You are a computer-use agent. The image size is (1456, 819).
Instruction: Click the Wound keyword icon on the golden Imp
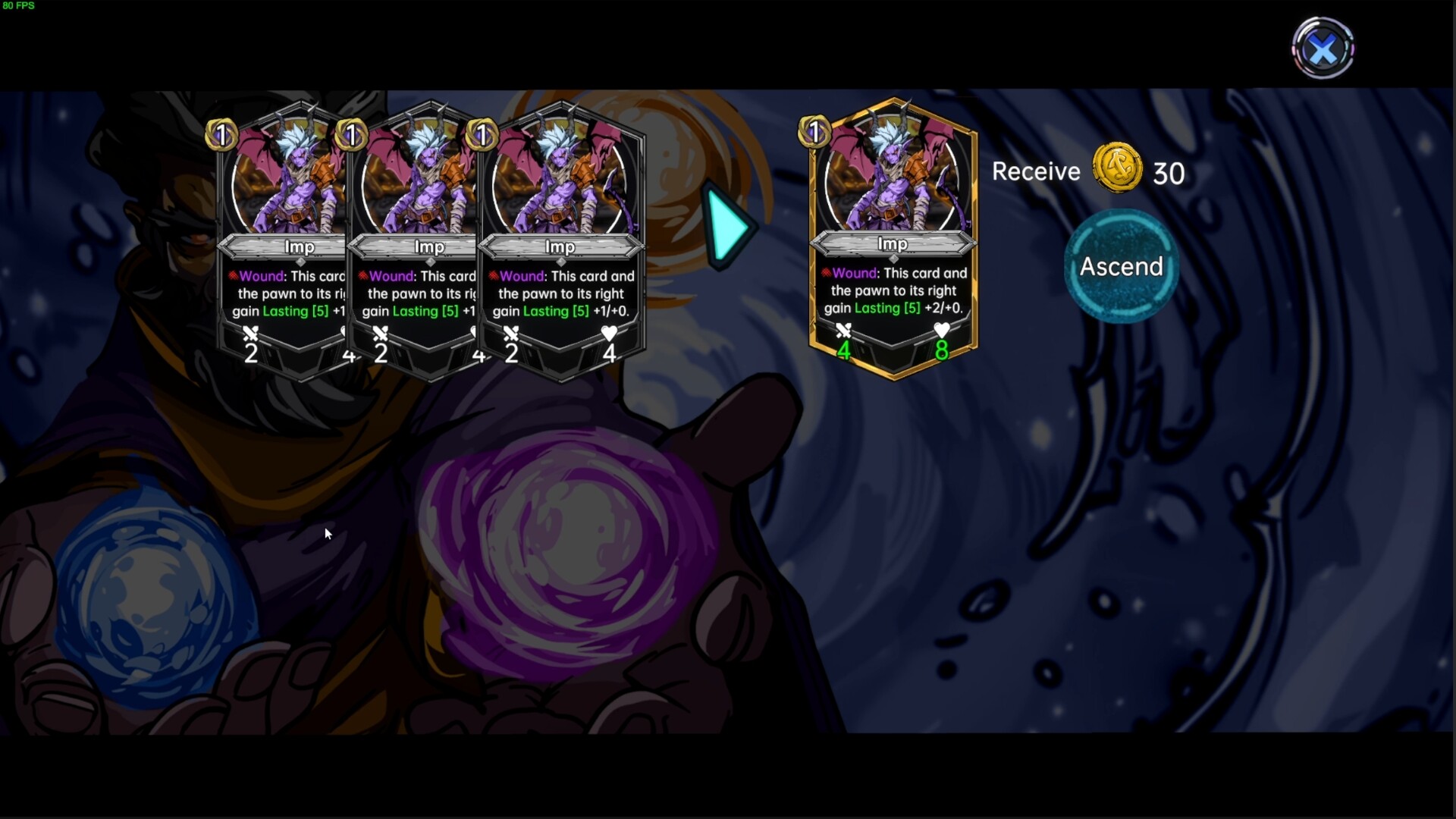826,273
